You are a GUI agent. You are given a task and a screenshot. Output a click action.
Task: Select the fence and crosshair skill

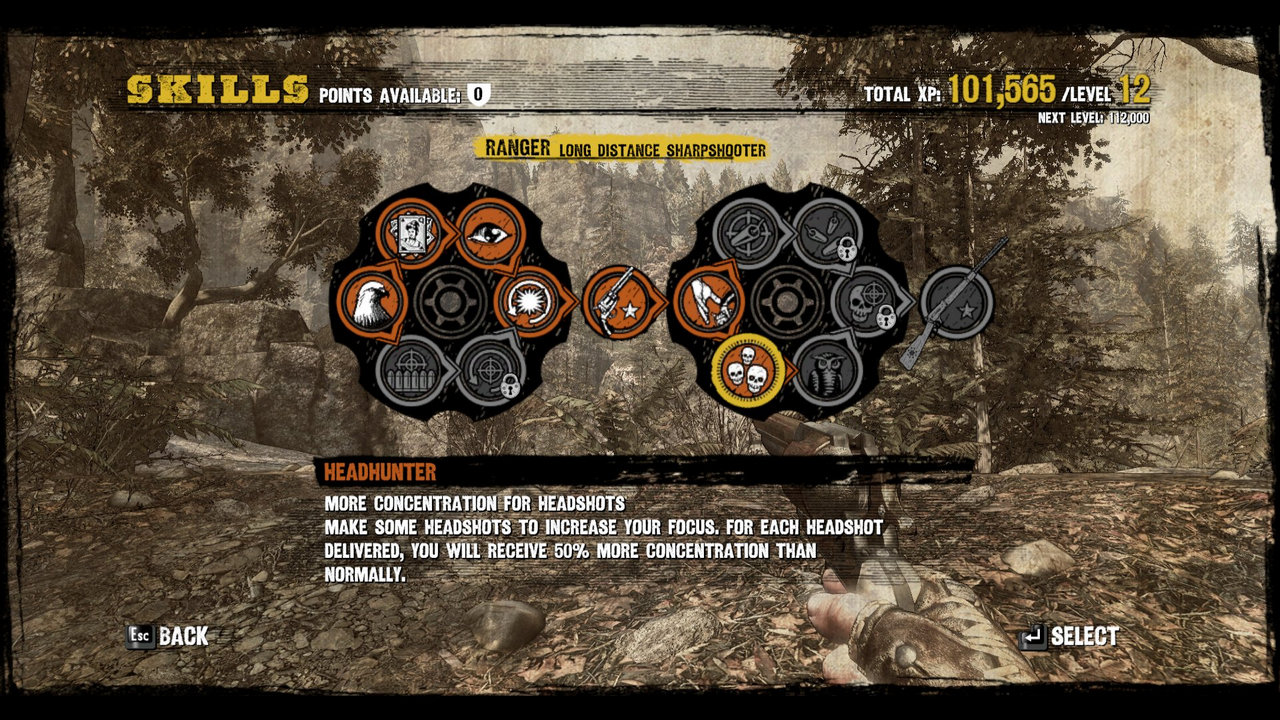click(410, 370)
